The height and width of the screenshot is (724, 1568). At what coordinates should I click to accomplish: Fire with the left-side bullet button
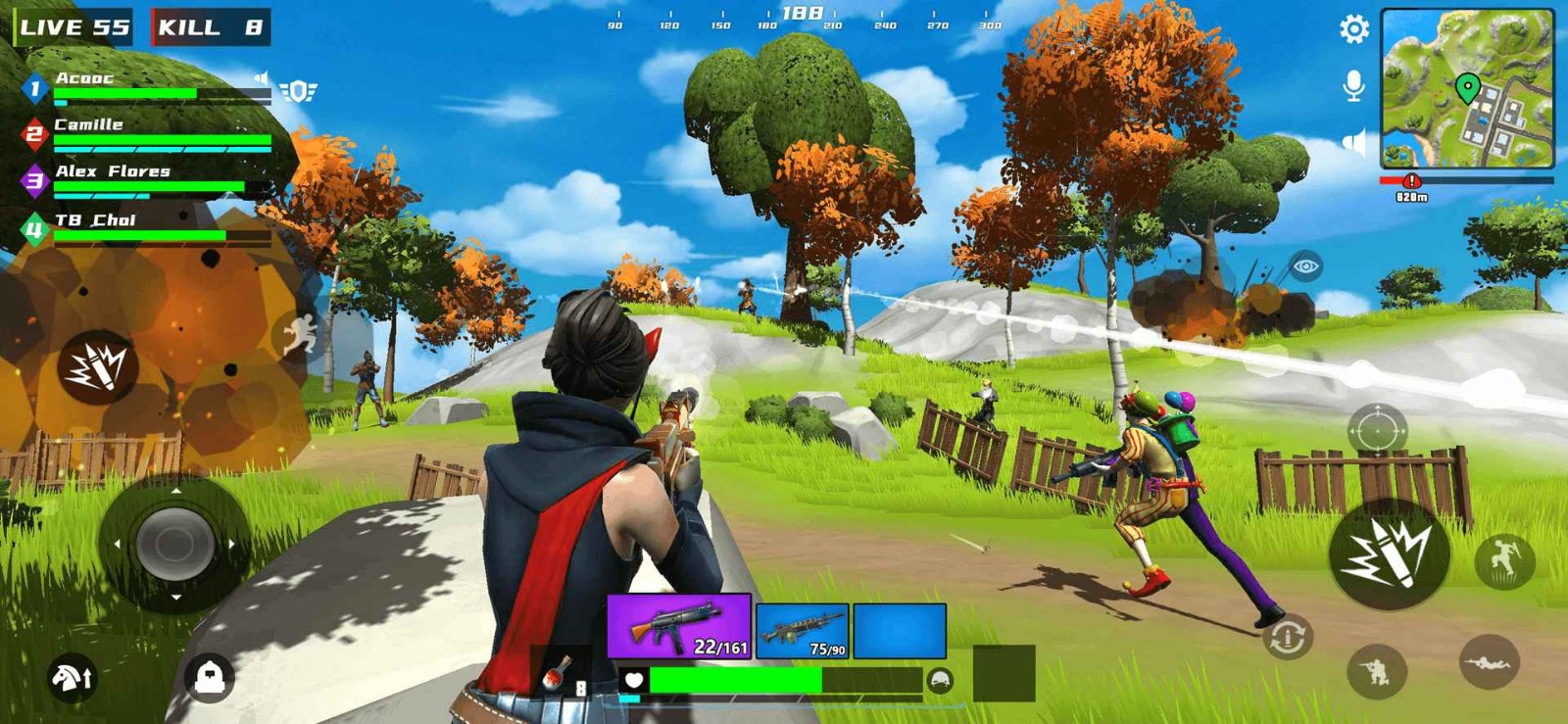click(97, 367)
